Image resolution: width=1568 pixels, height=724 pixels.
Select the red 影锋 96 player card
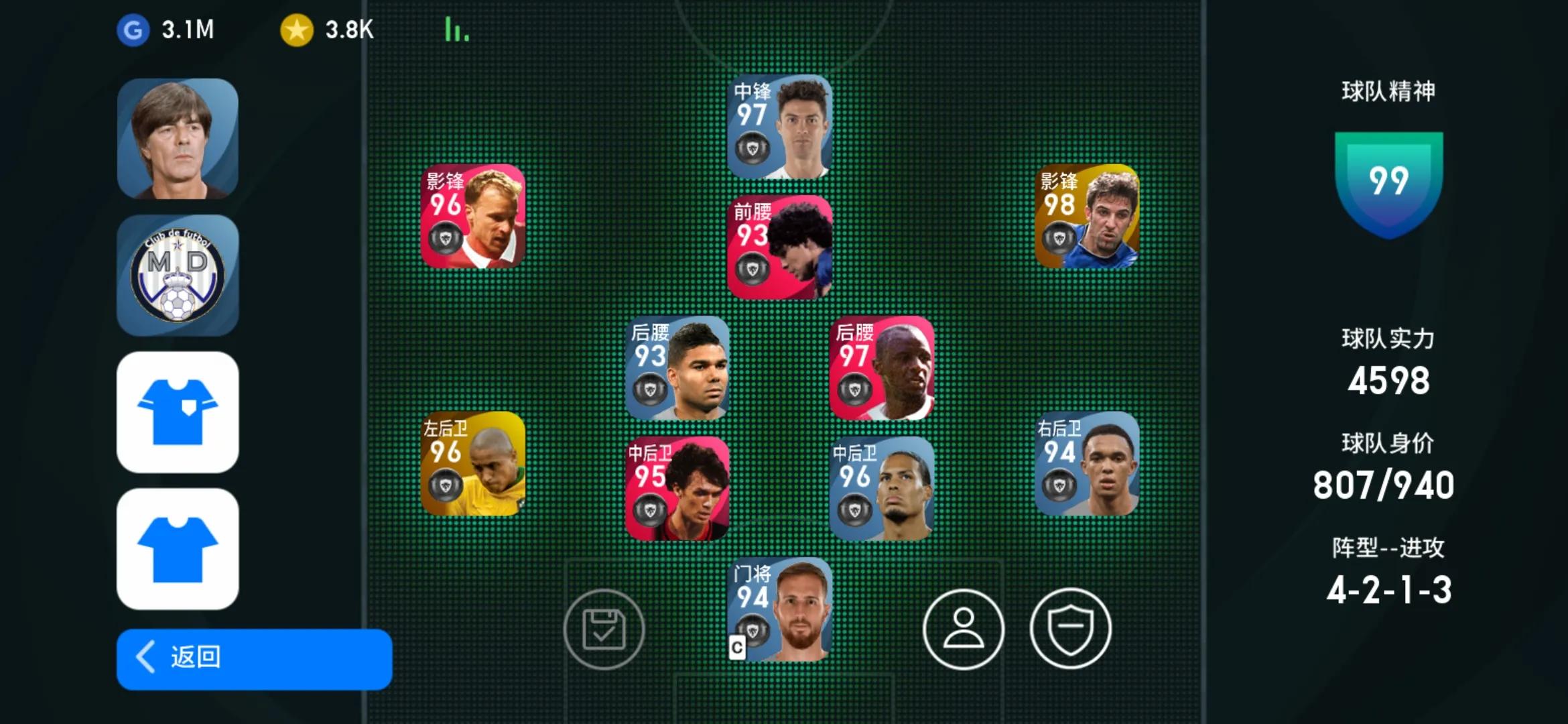coord(472,217)
